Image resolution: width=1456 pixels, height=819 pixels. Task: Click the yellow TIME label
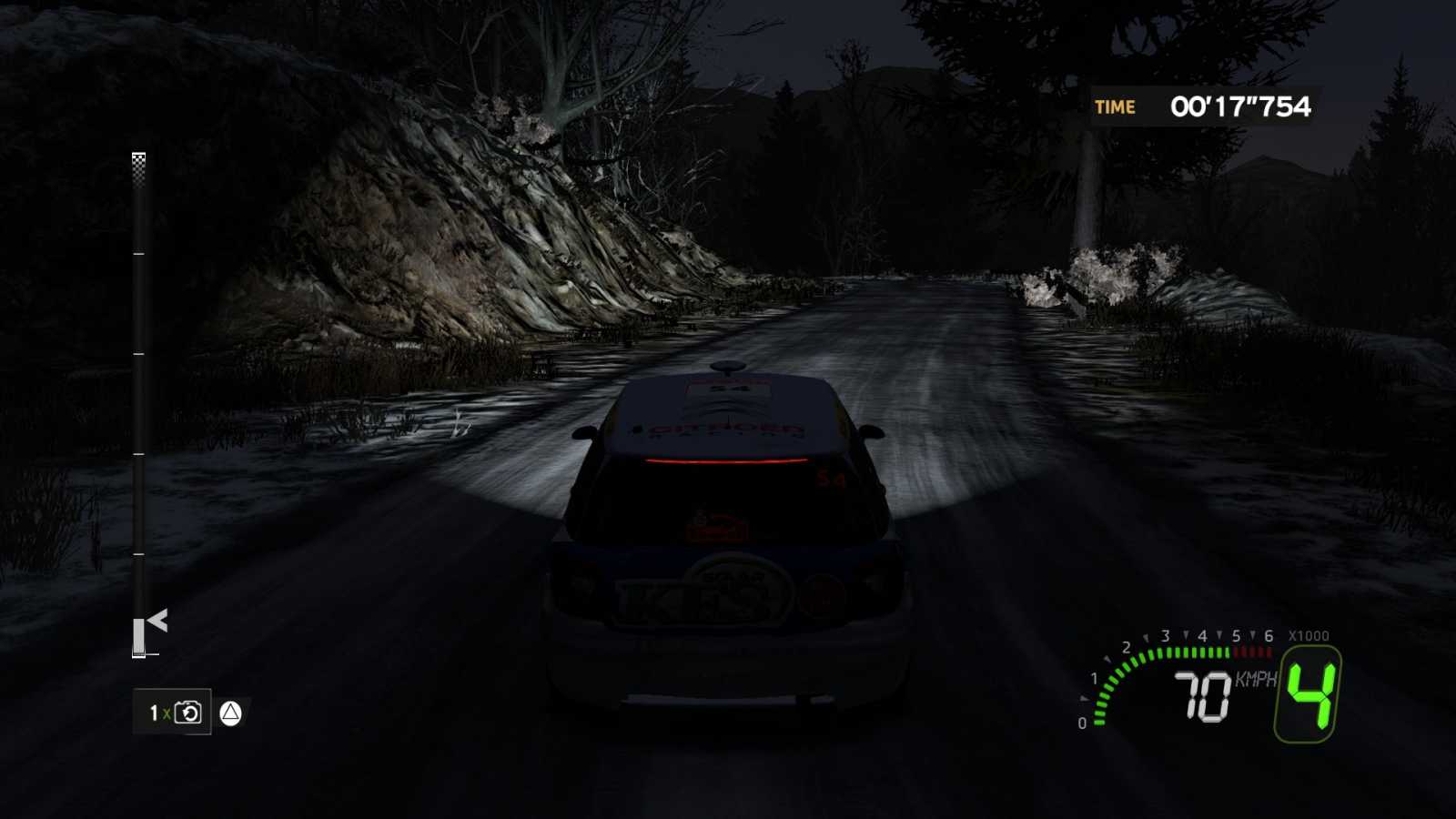[x=1114, y=106]
